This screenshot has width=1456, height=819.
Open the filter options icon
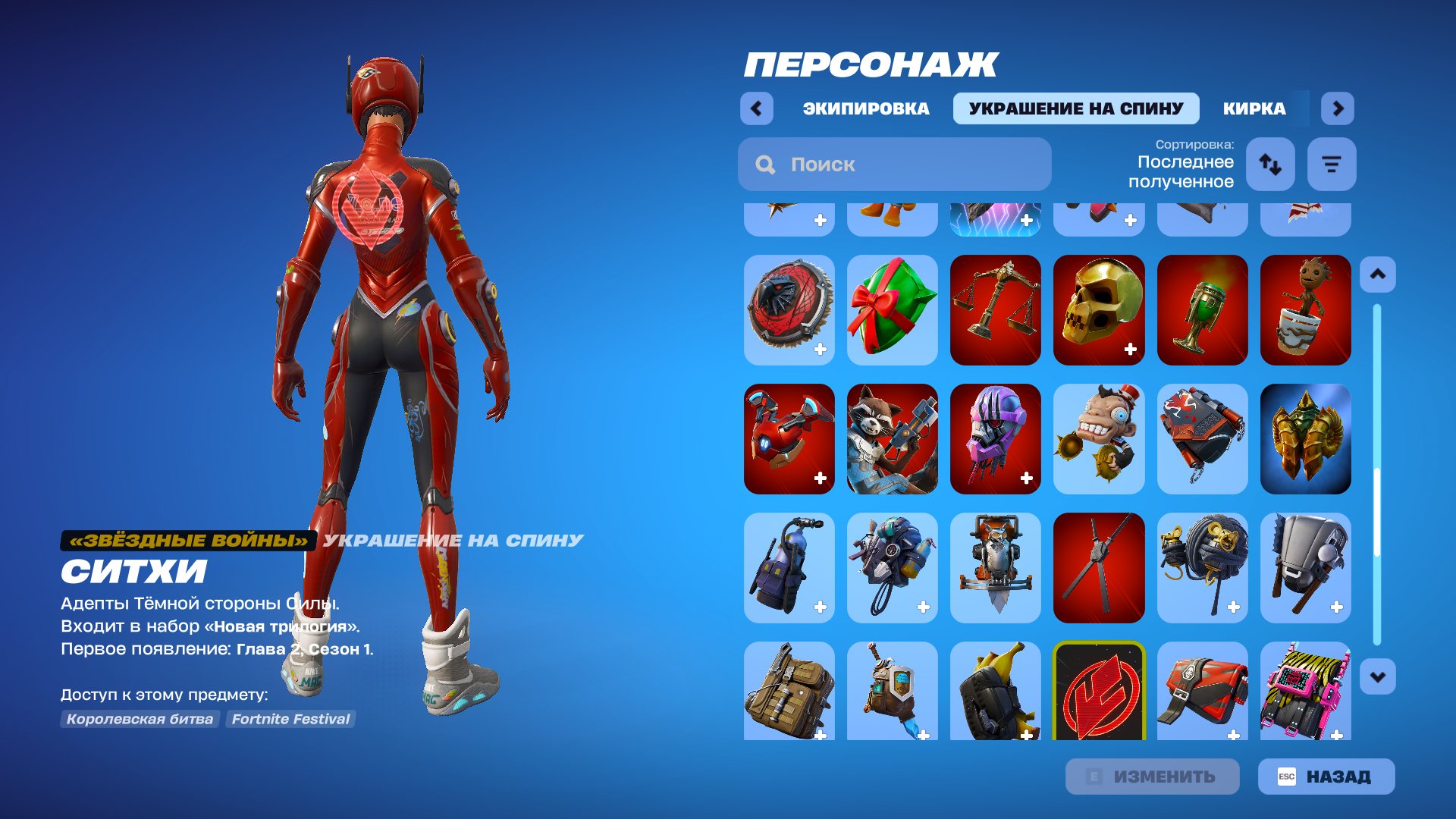pos(1331,164)
